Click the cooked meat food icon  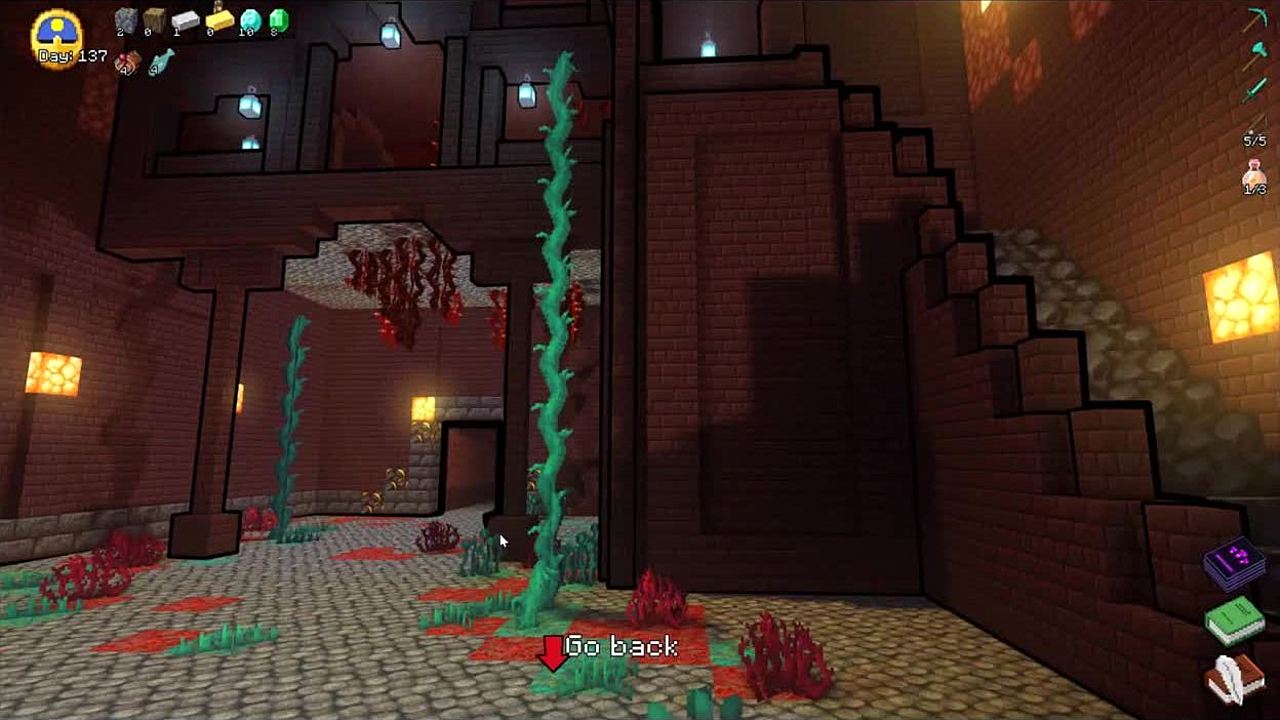pos(127,62)
